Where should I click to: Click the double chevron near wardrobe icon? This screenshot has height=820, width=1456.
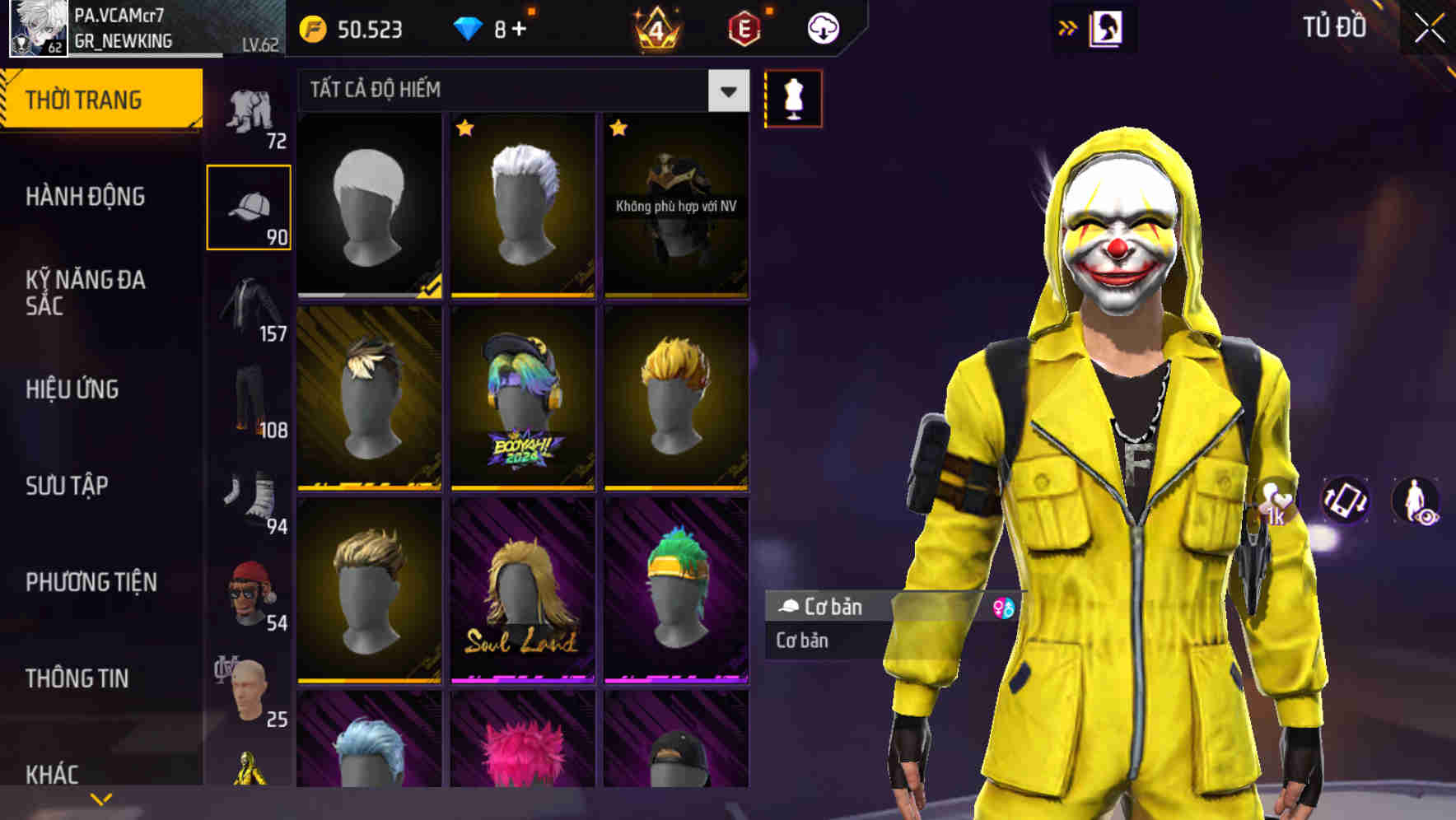coord(1068,27)
